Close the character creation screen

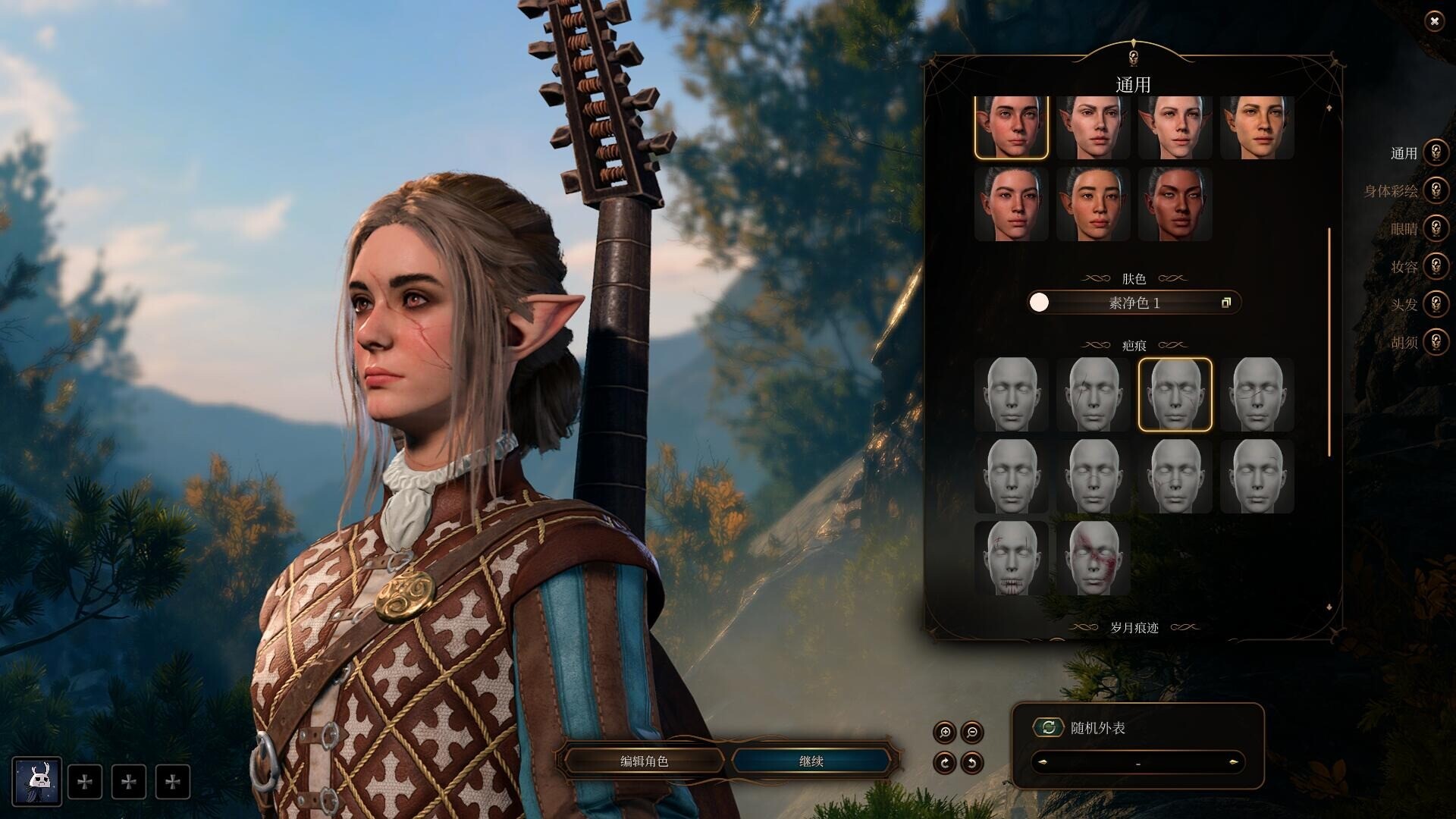[x=1433, y=21]
